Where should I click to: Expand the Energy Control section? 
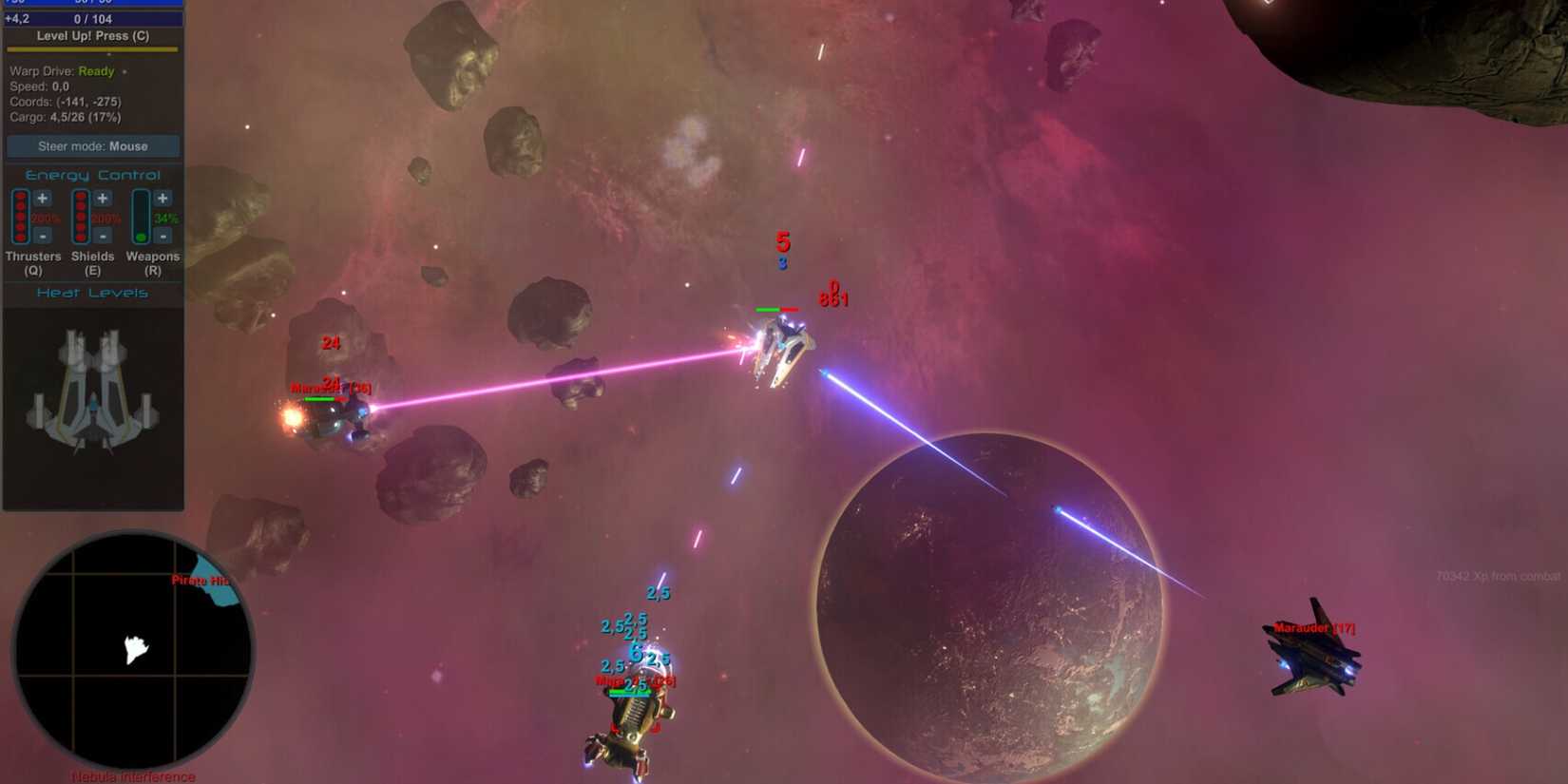point(92,175)
